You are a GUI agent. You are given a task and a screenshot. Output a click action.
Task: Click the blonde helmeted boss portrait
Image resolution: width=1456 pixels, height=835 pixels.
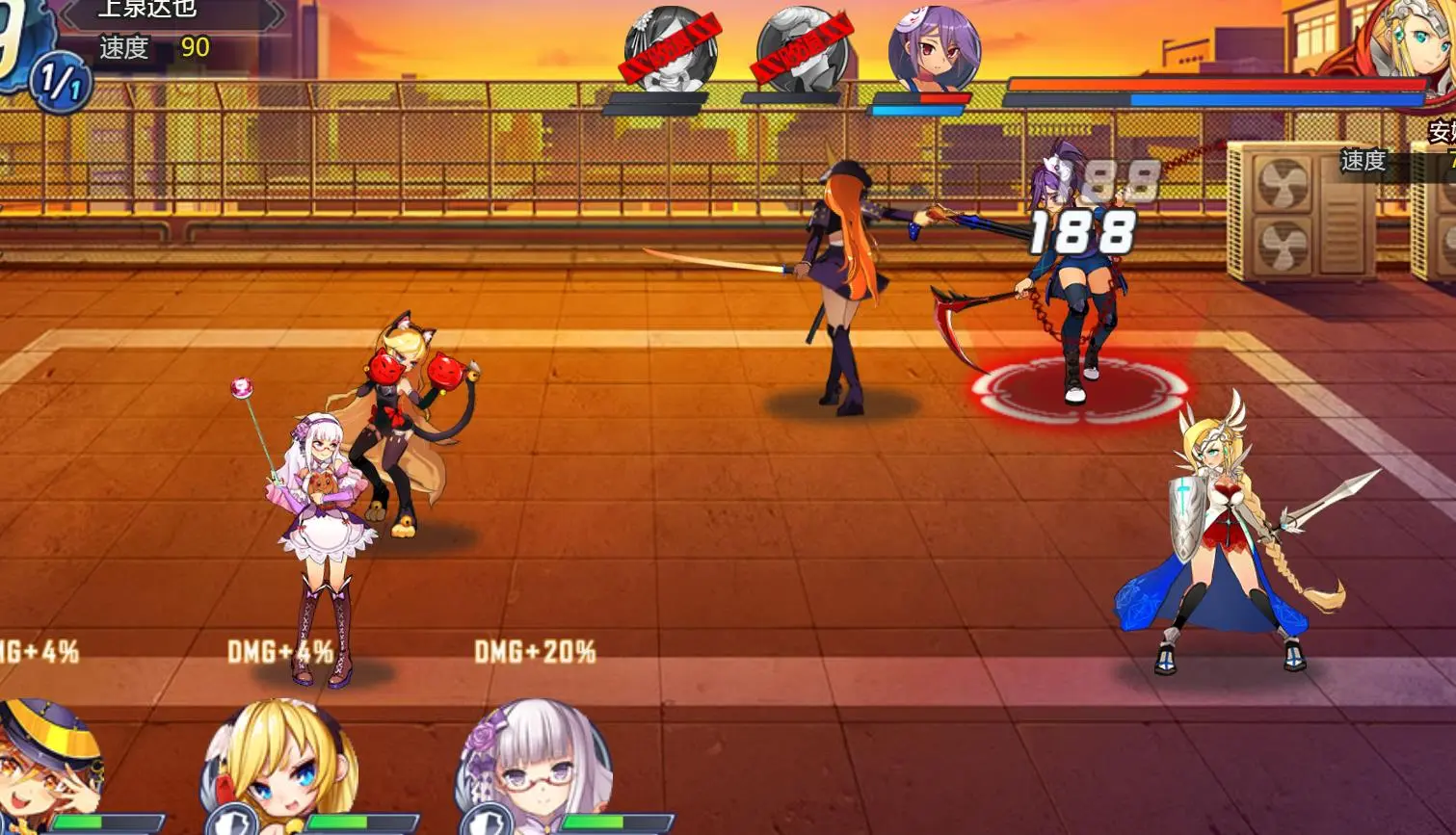pyautogui.click(x=1412, y=43)
